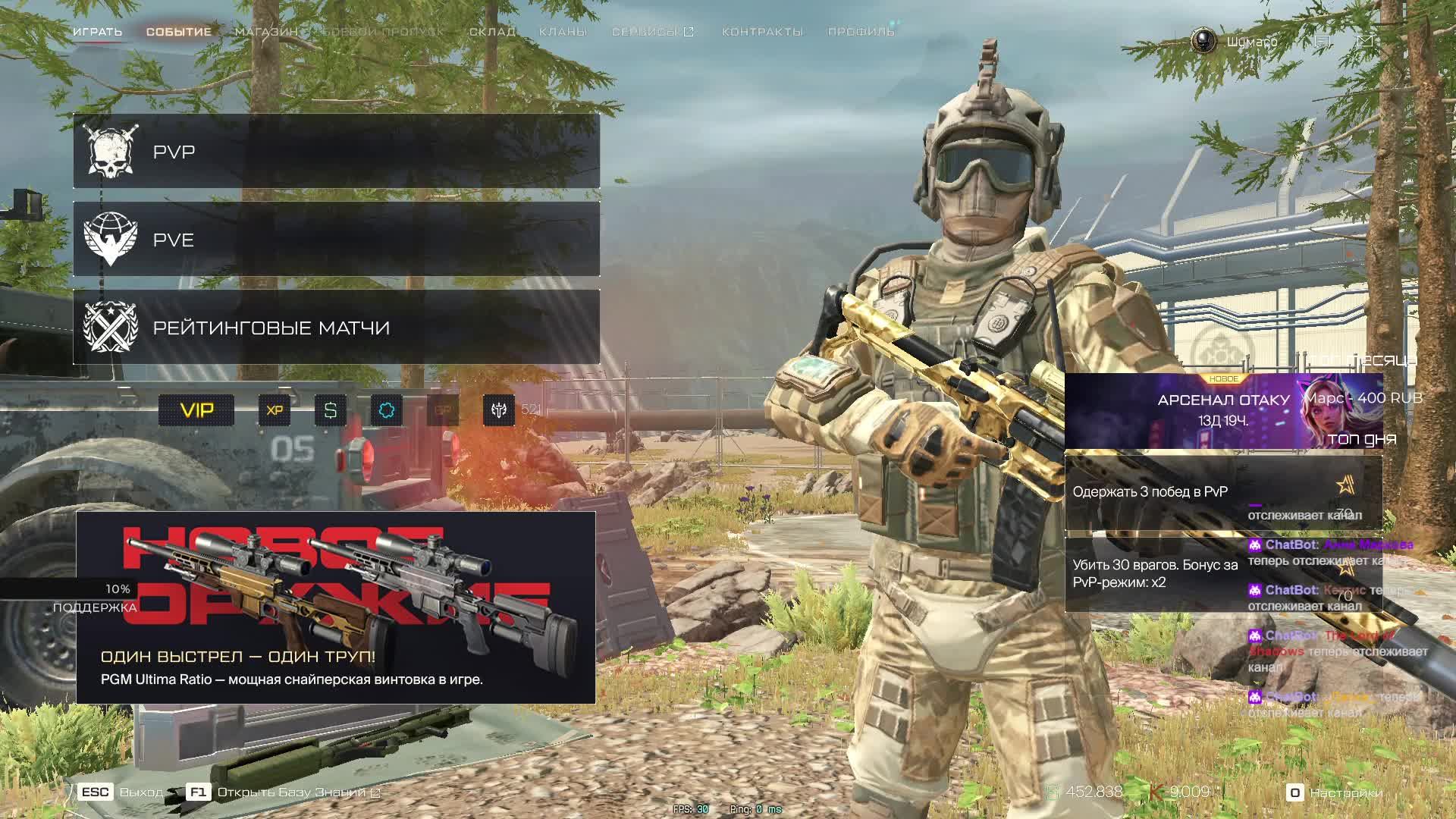Select the dollar sign booster icon
Image resolution: width=1456 pixels, height=819 pixels.
click(331, 410)
